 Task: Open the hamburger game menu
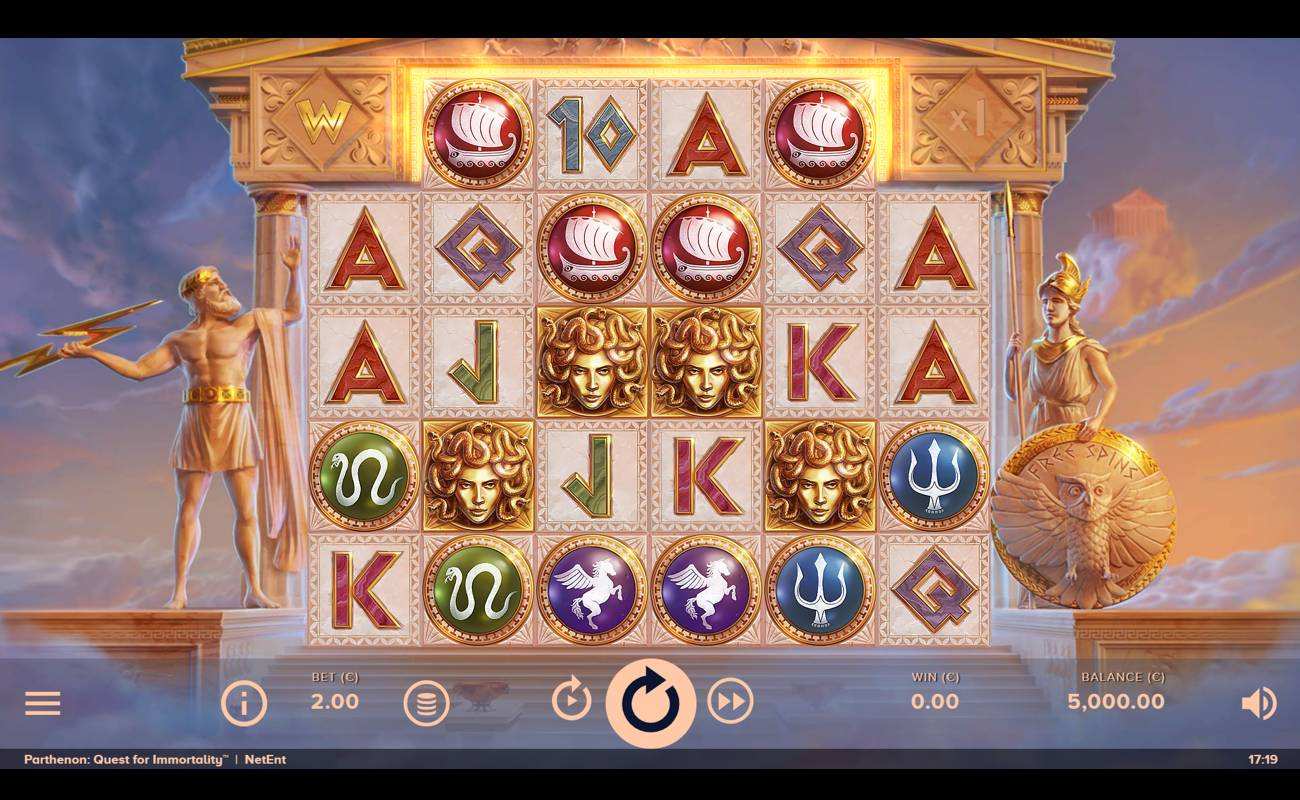pos(42,703)
